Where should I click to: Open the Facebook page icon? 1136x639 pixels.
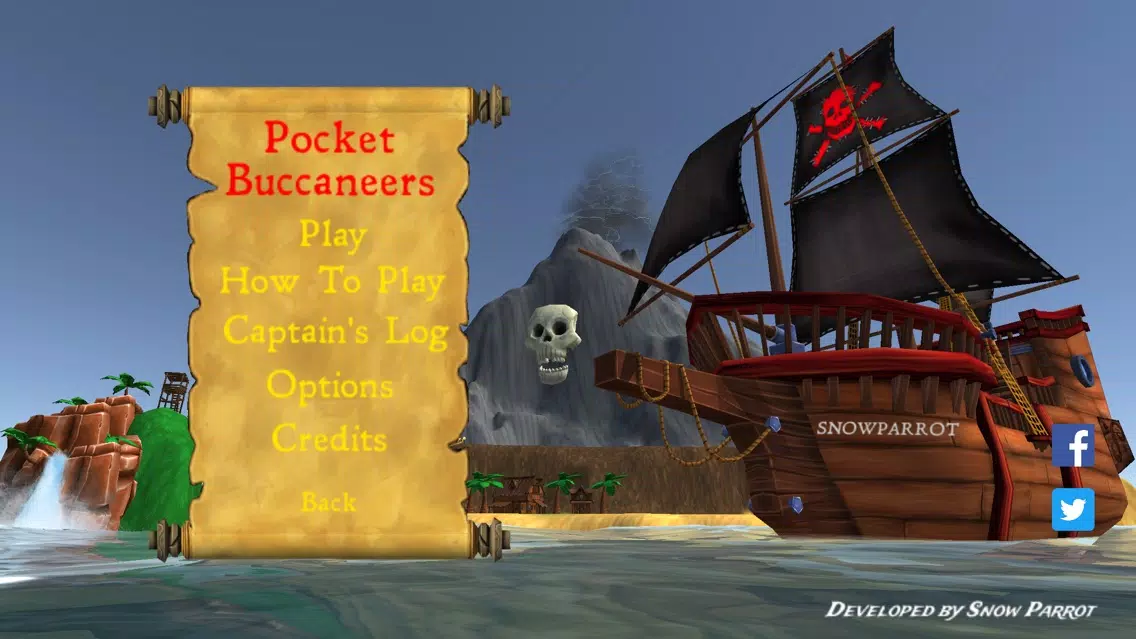tap(1073, 446)
